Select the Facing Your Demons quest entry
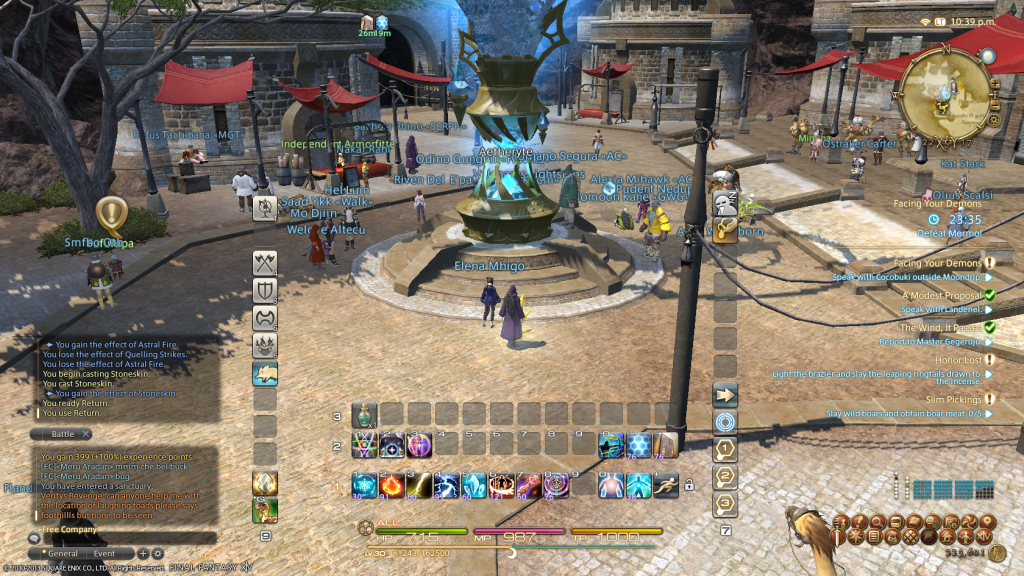The width and height of the screenshot is (1024, 576). tap(938, 263)
